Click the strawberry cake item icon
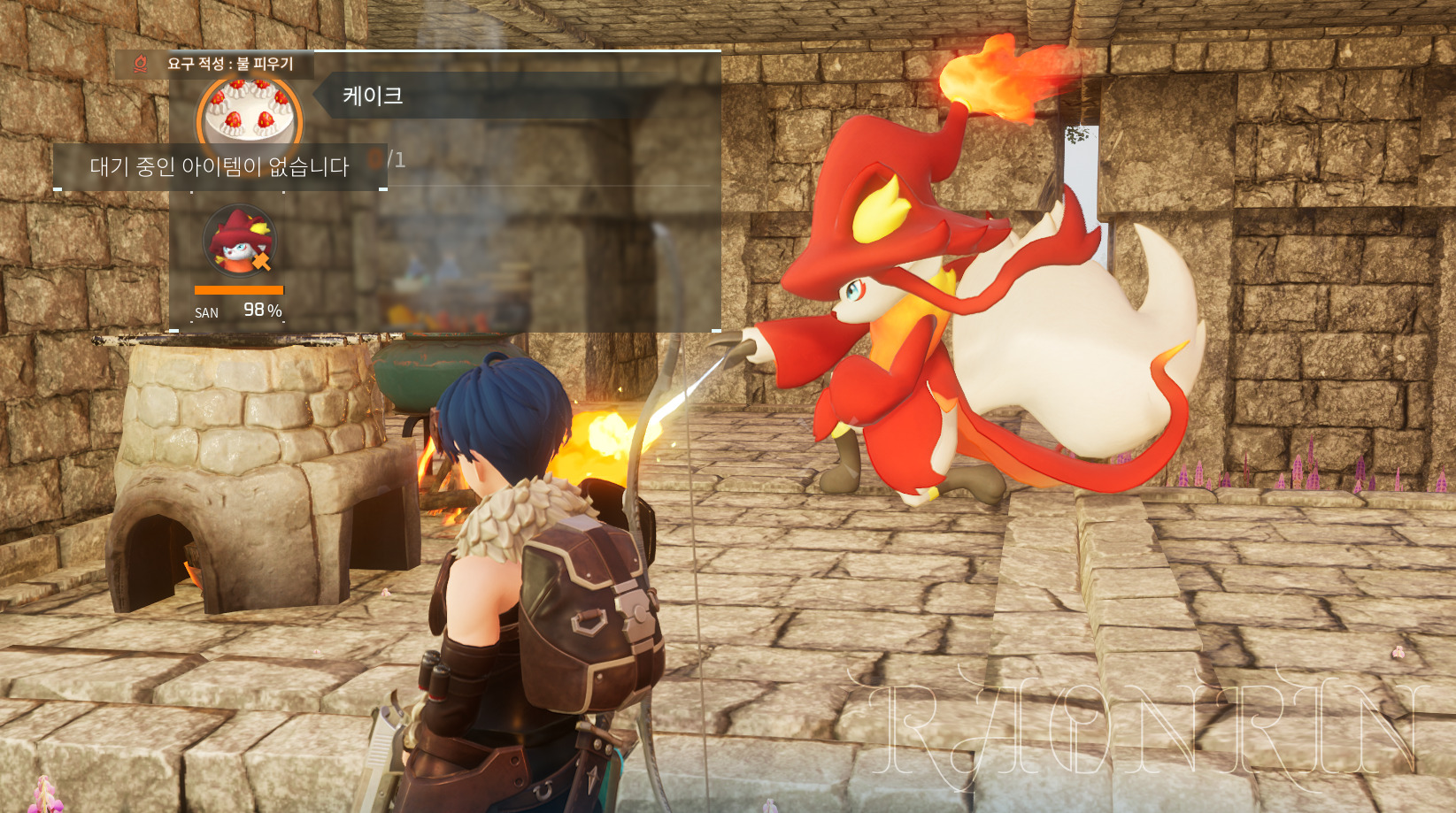This screenshot has width=1456, height=813. tap(249, 112)
